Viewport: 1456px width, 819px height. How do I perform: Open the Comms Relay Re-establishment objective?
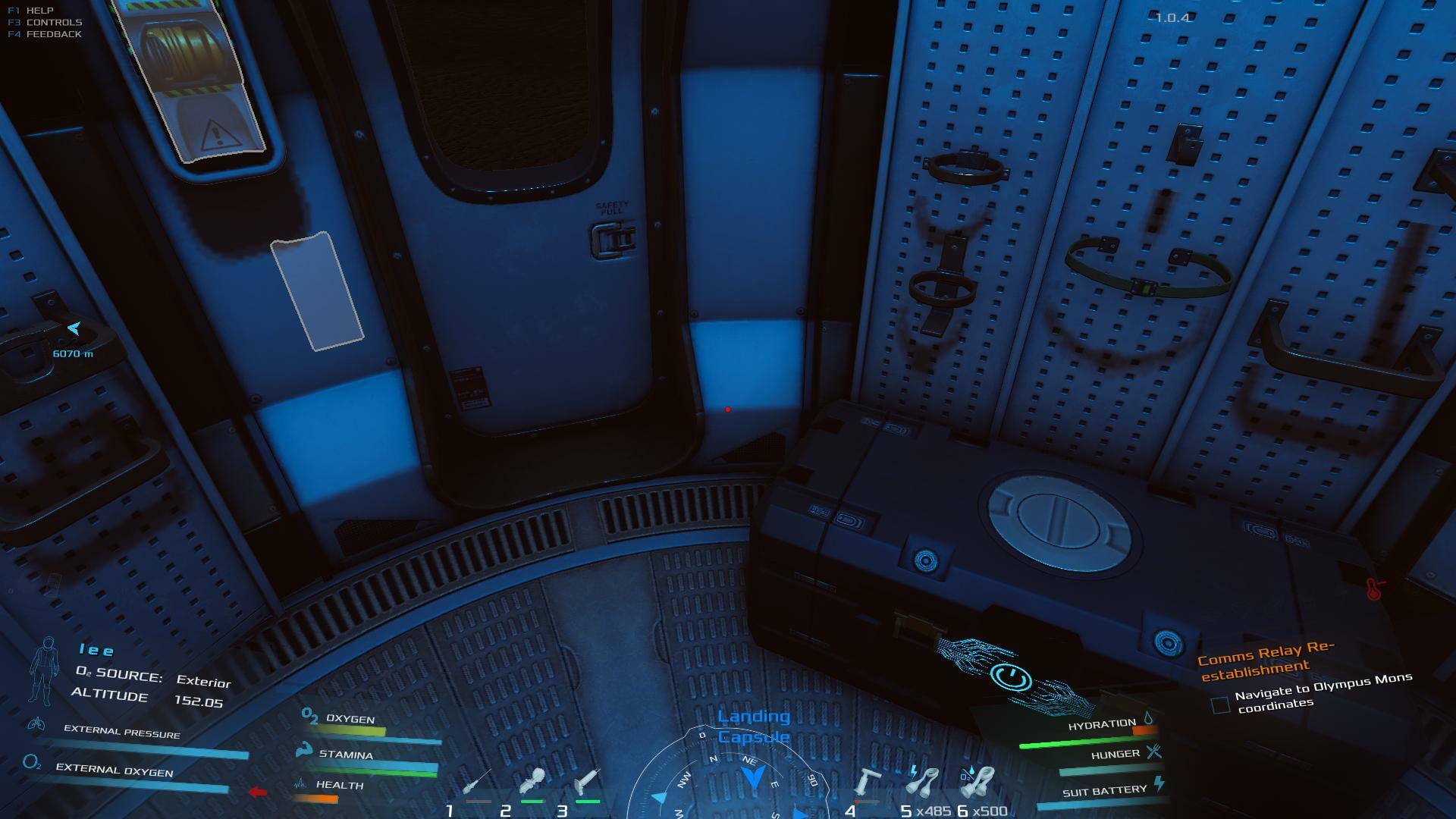tap(1264, 661)
